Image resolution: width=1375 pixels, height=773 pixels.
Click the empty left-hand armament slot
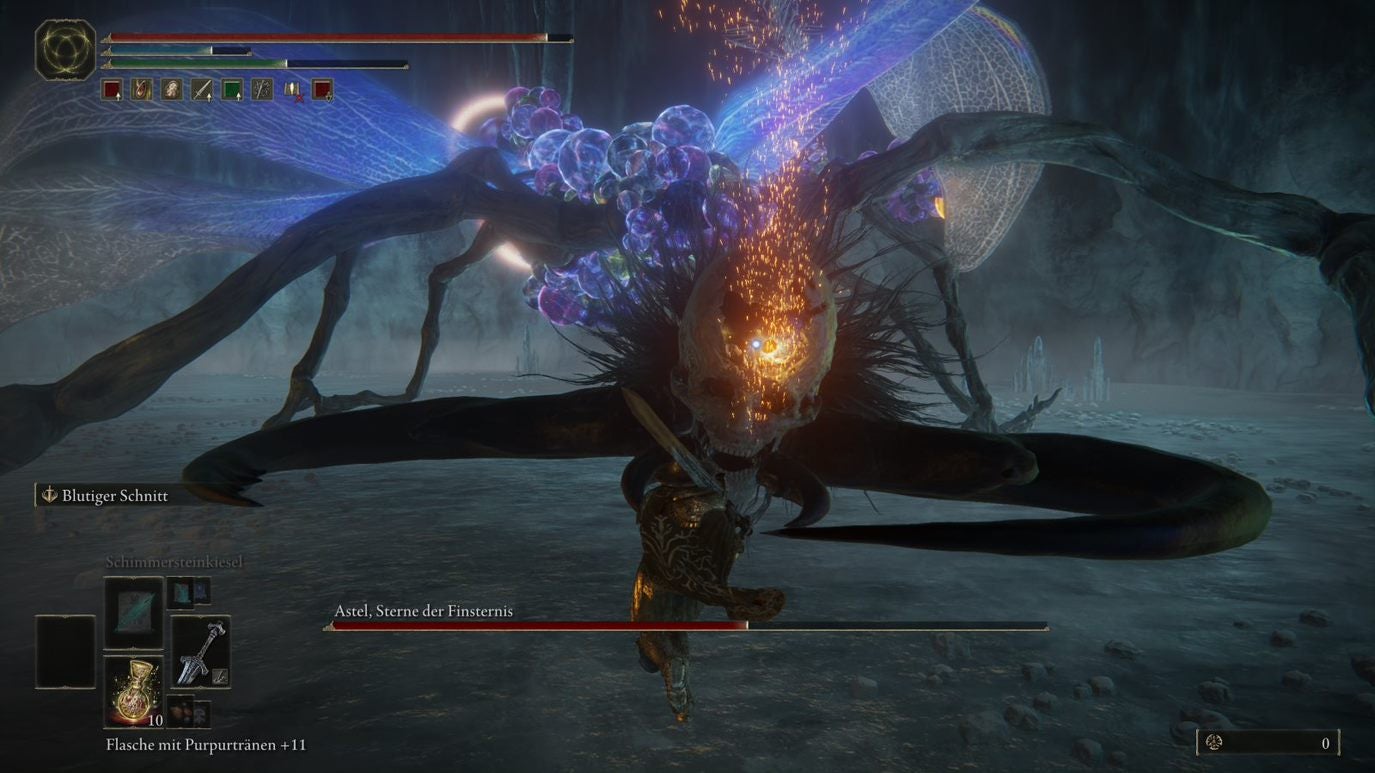click(65, 652)
